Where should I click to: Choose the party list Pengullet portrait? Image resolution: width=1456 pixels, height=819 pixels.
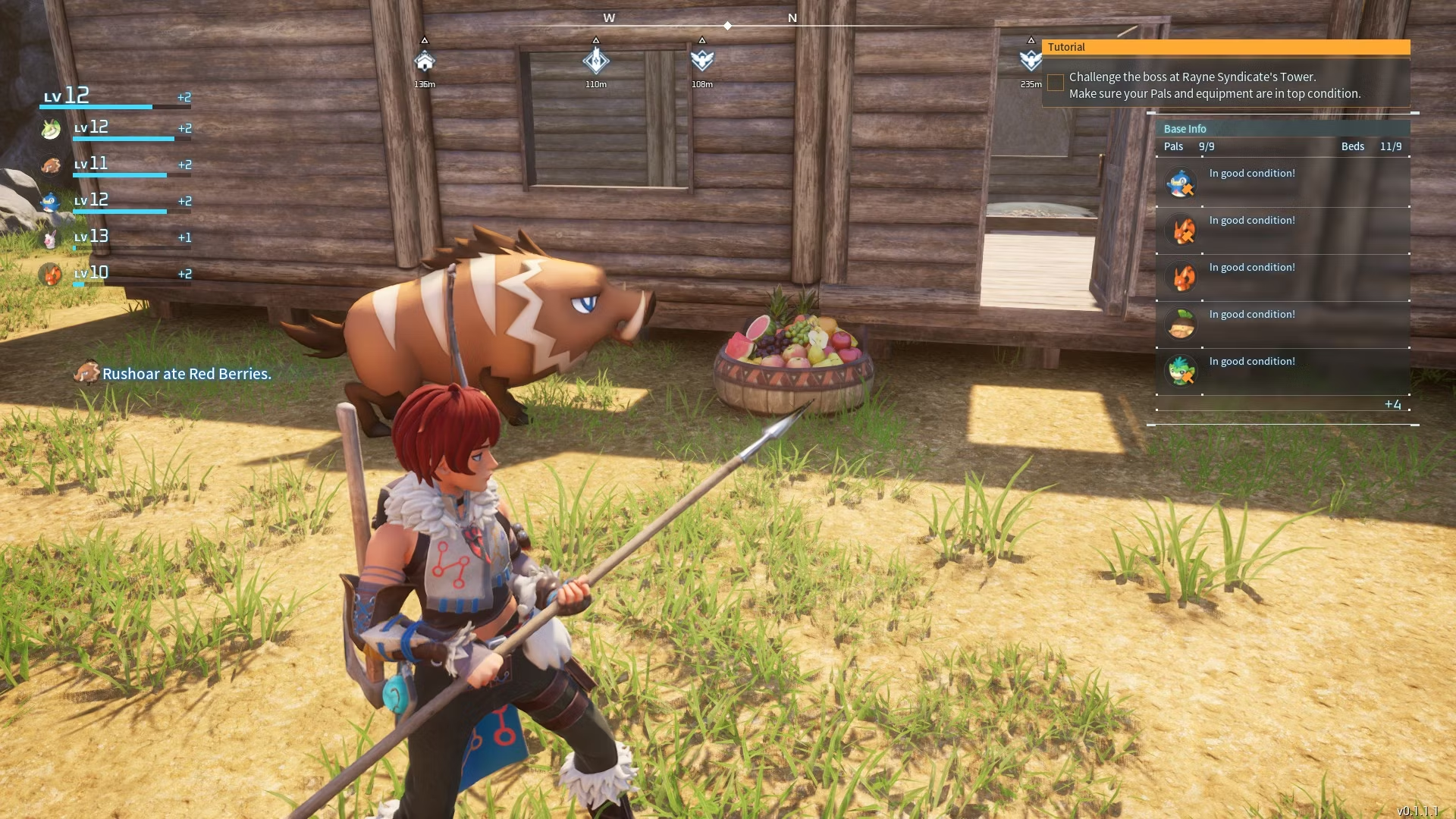click(51, 202)
